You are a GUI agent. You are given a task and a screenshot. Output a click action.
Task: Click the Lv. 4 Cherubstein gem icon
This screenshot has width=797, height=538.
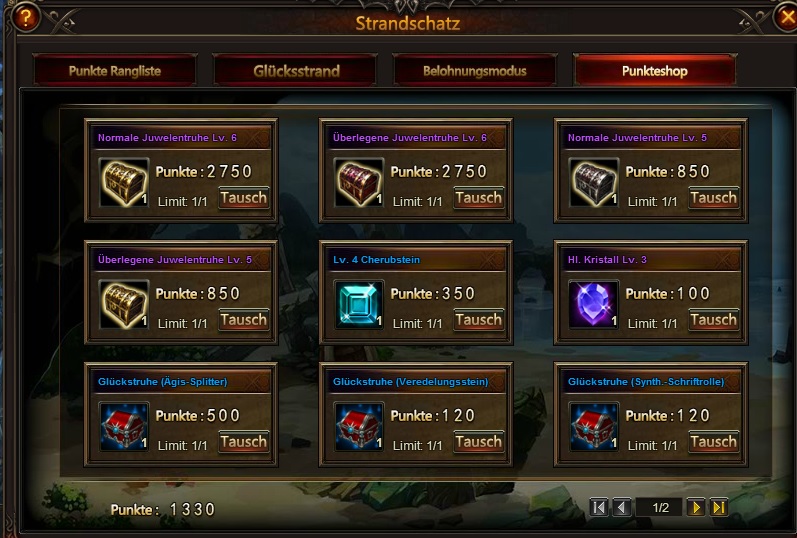click(359, 304)
